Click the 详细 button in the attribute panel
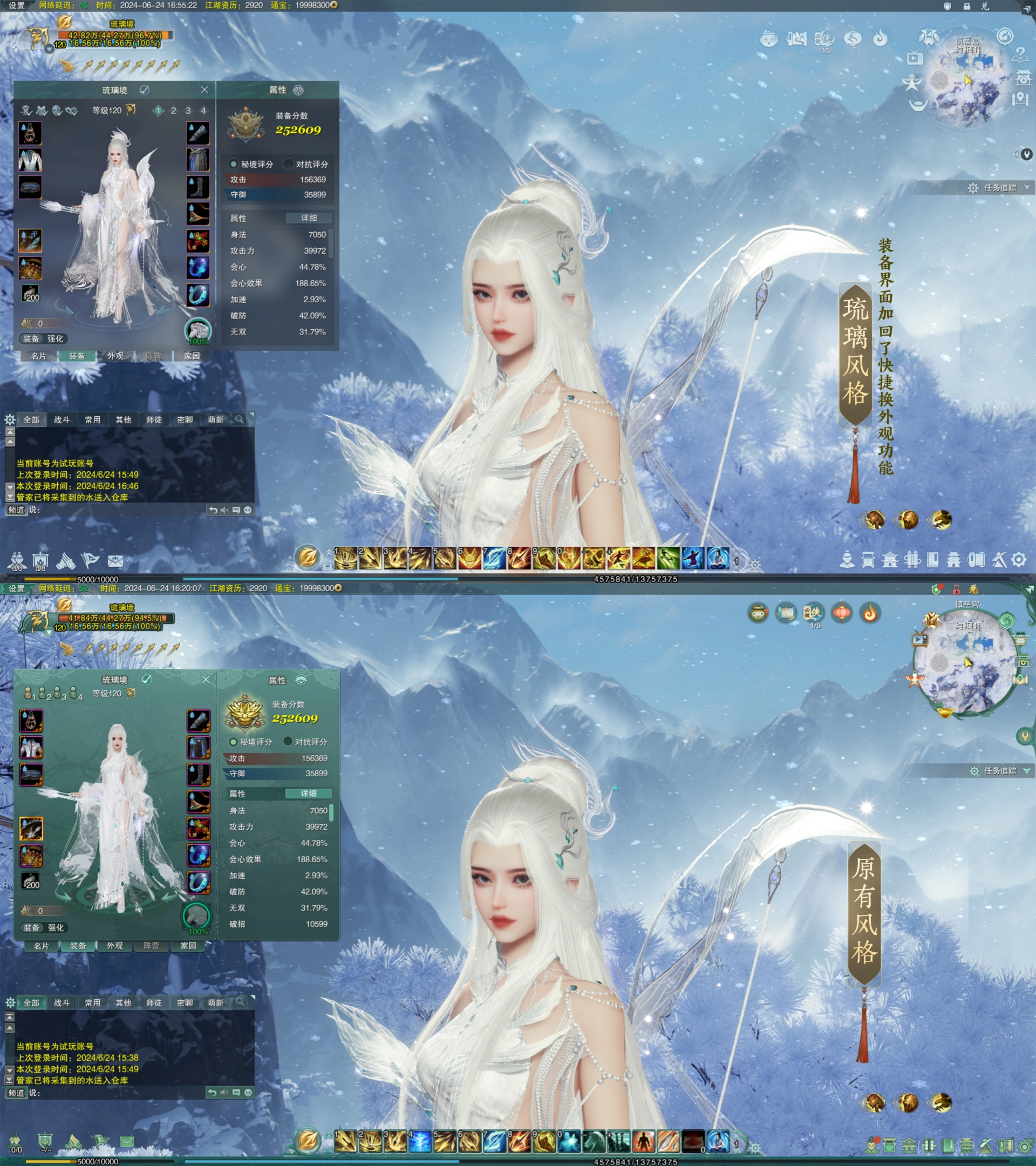 click(x=309, y=219)
